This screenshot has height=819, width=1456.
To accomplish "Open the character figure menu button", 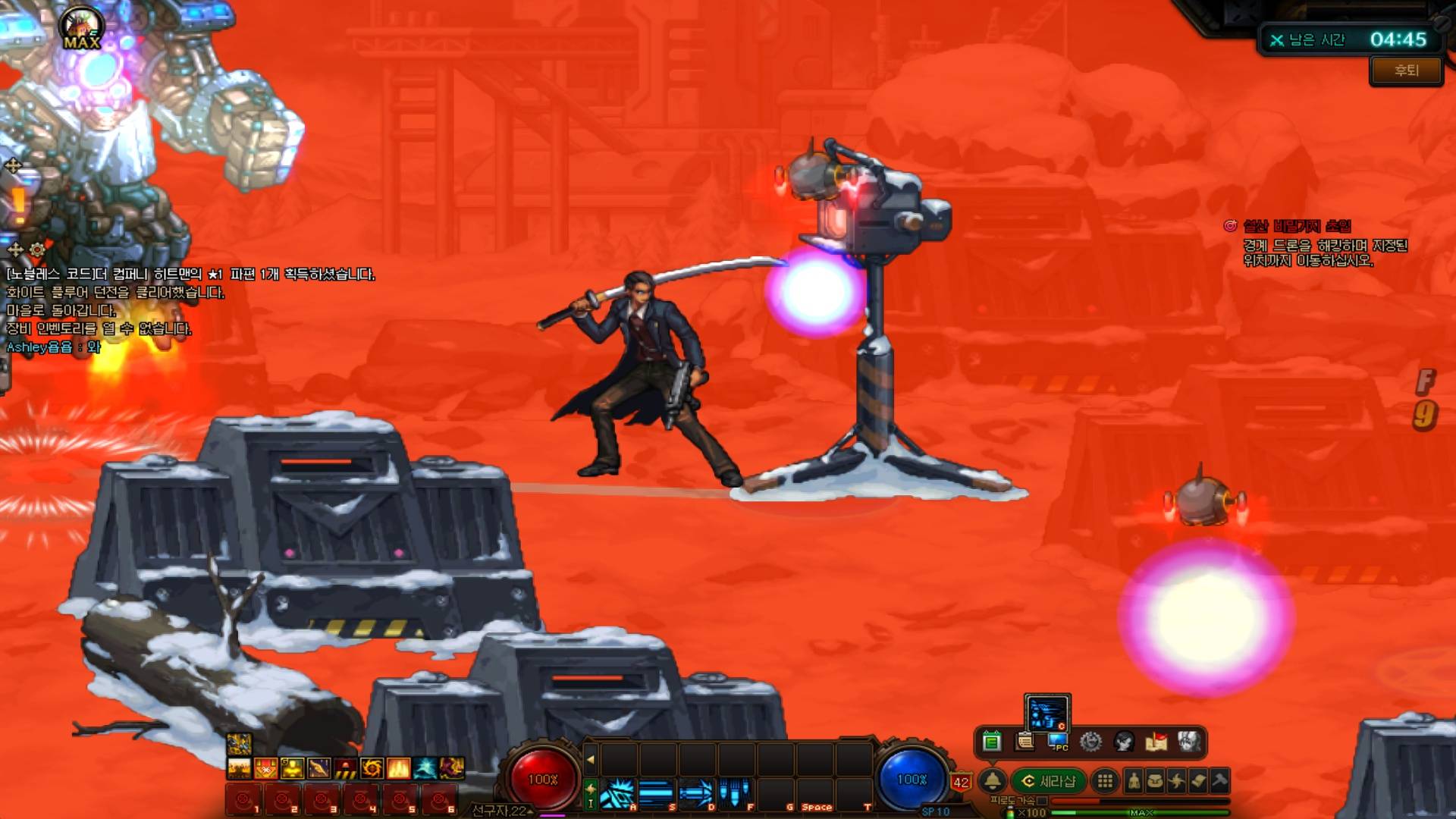I will 1134,781.
